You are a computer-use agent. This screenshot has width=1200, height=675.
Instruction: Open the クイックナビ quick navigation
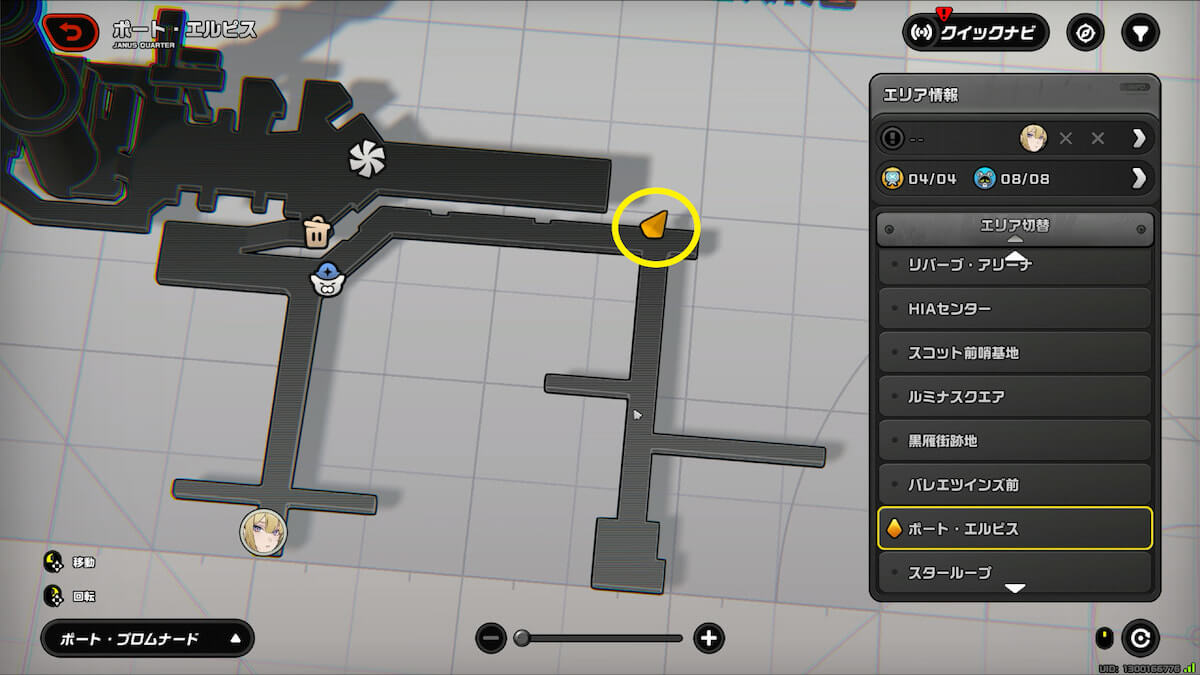tap(976, 33)
